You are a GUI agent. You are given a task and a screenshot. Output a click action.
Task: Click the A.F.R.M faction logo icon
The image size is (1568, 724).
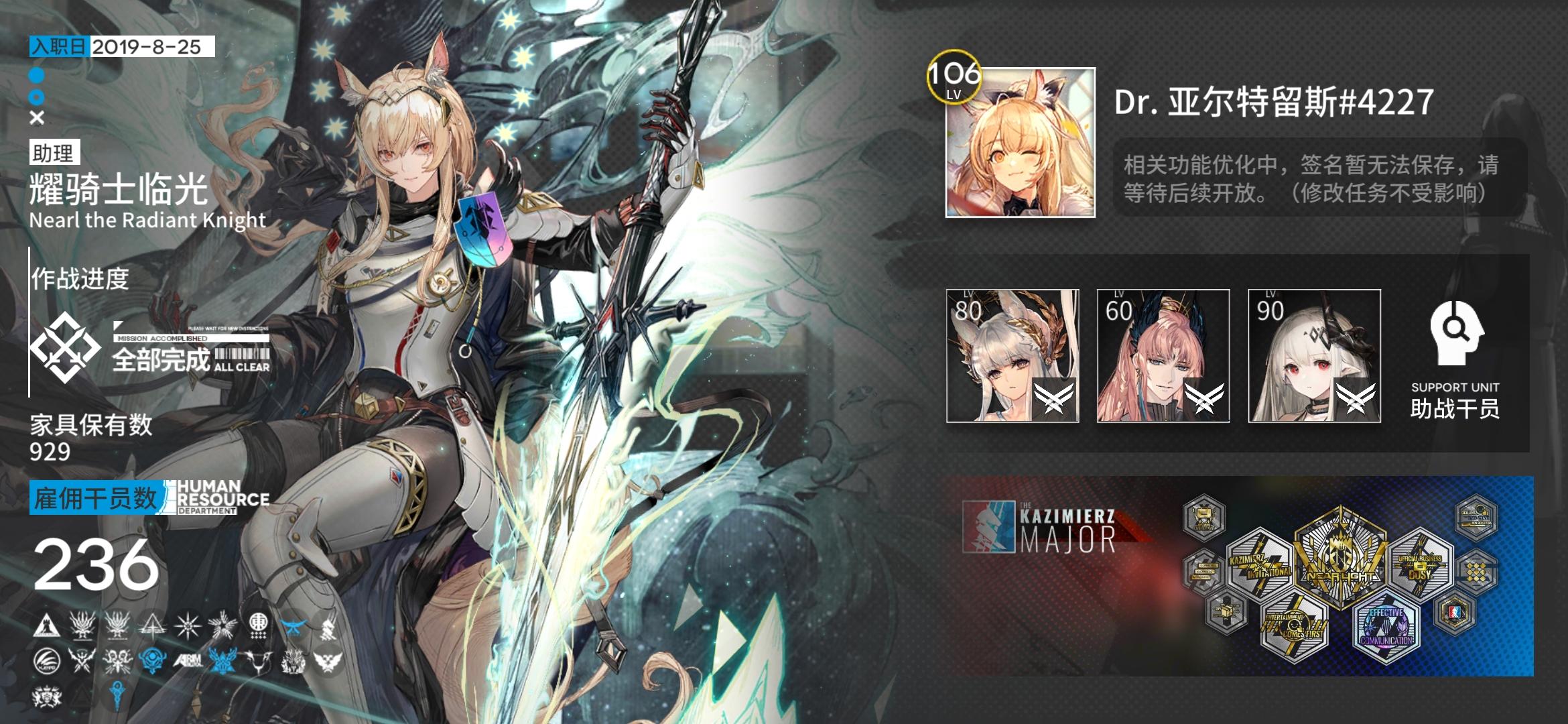pos(190,662)
